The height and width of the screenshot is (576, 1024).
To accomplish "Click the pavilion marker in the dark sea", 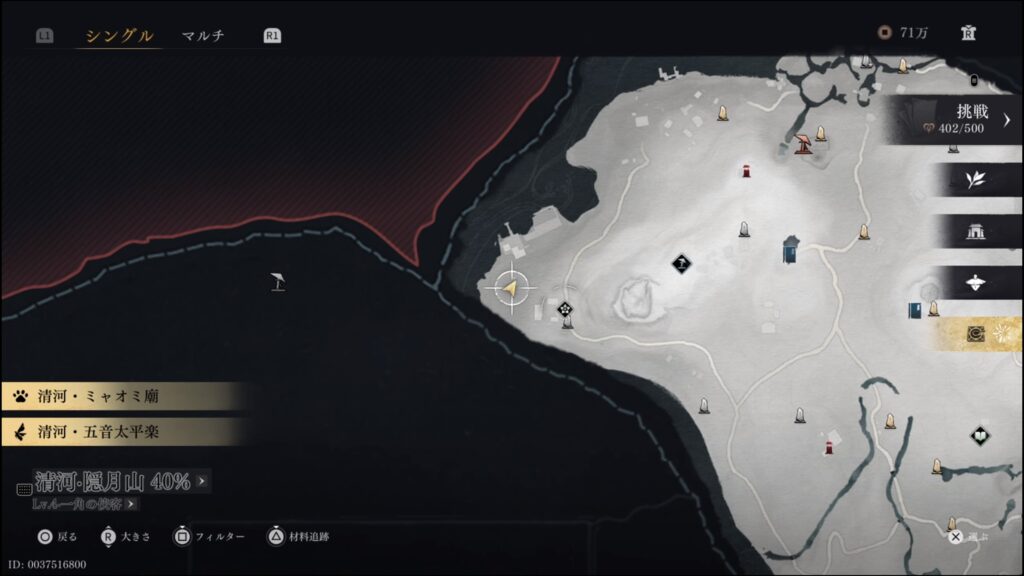I will [x=278, y=282].
